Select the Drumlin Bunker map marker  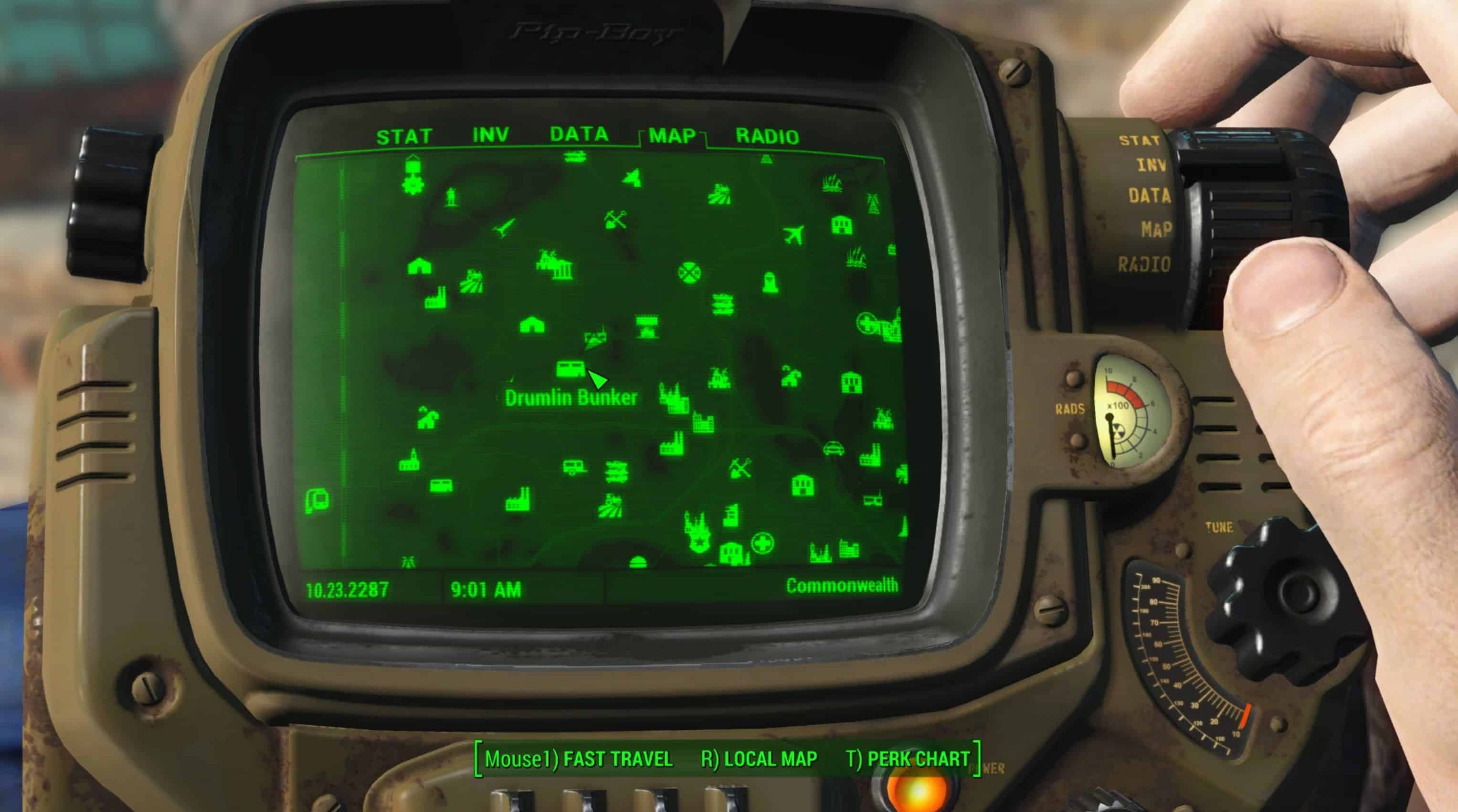tap(571, 369)
